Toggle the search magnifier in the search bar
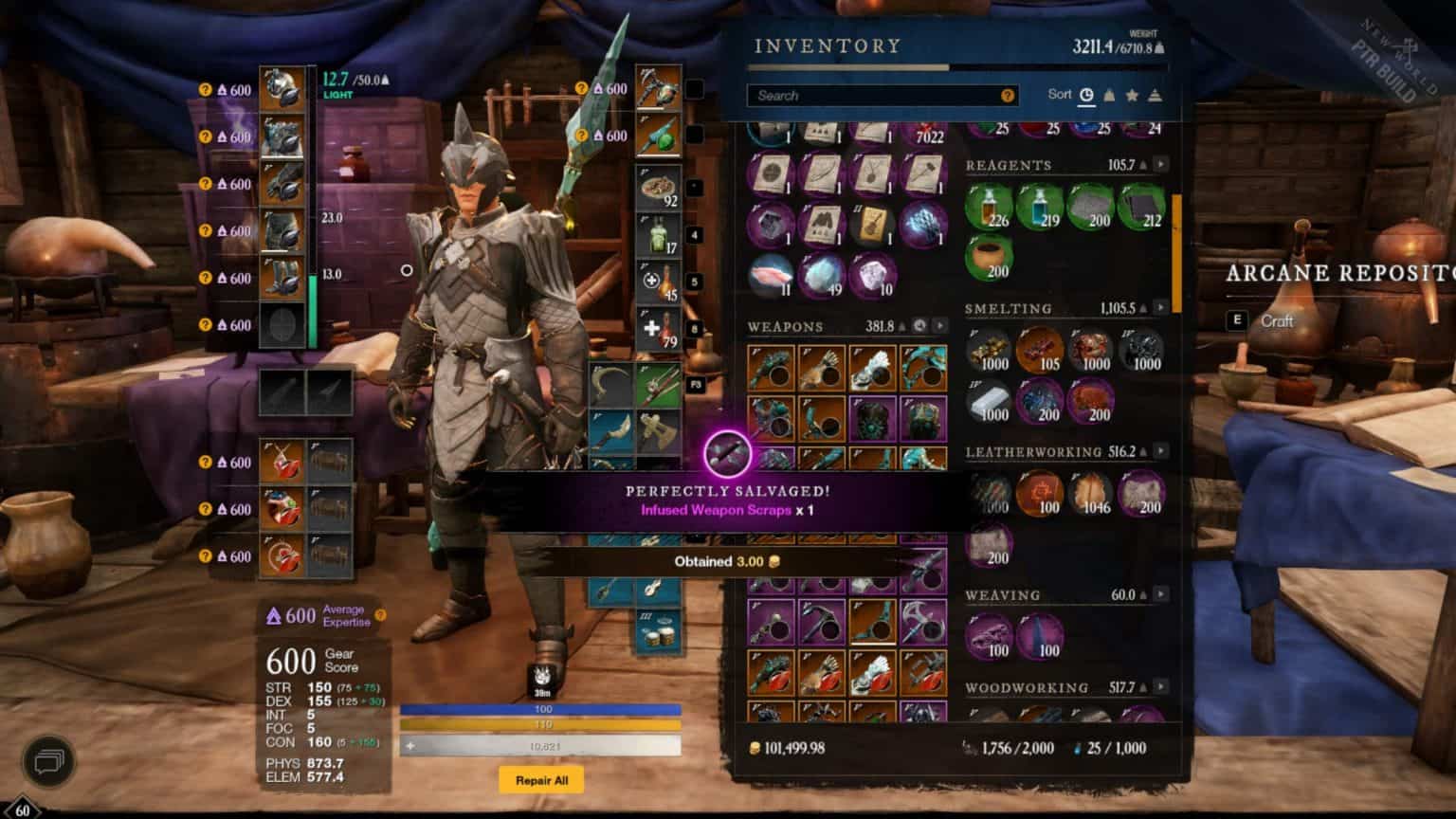Viewport: 1456px width, 819px height. click(1008, 95)
